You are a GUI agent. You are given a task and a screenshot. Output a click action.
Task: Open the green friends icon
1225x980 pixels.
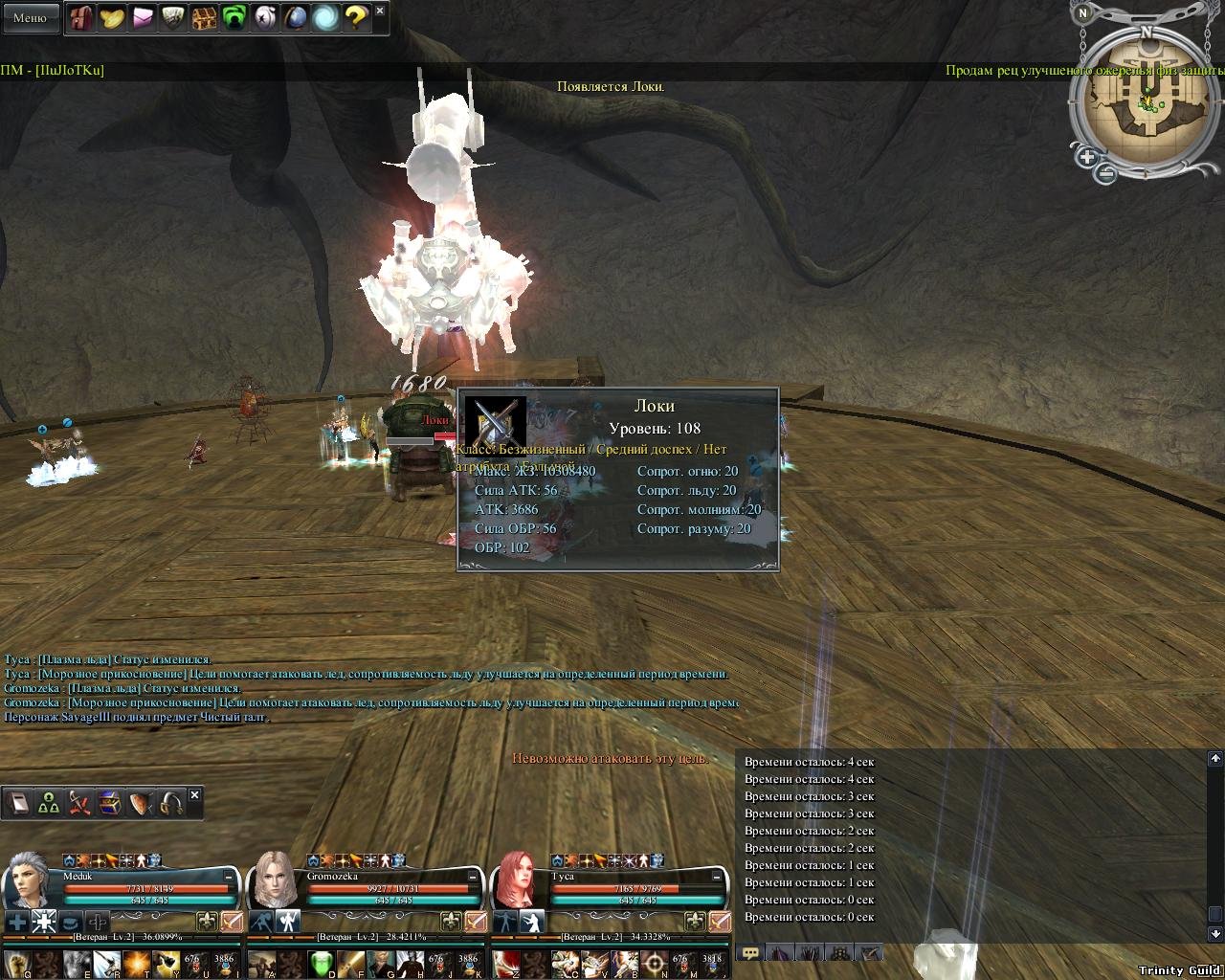(234, 18)
